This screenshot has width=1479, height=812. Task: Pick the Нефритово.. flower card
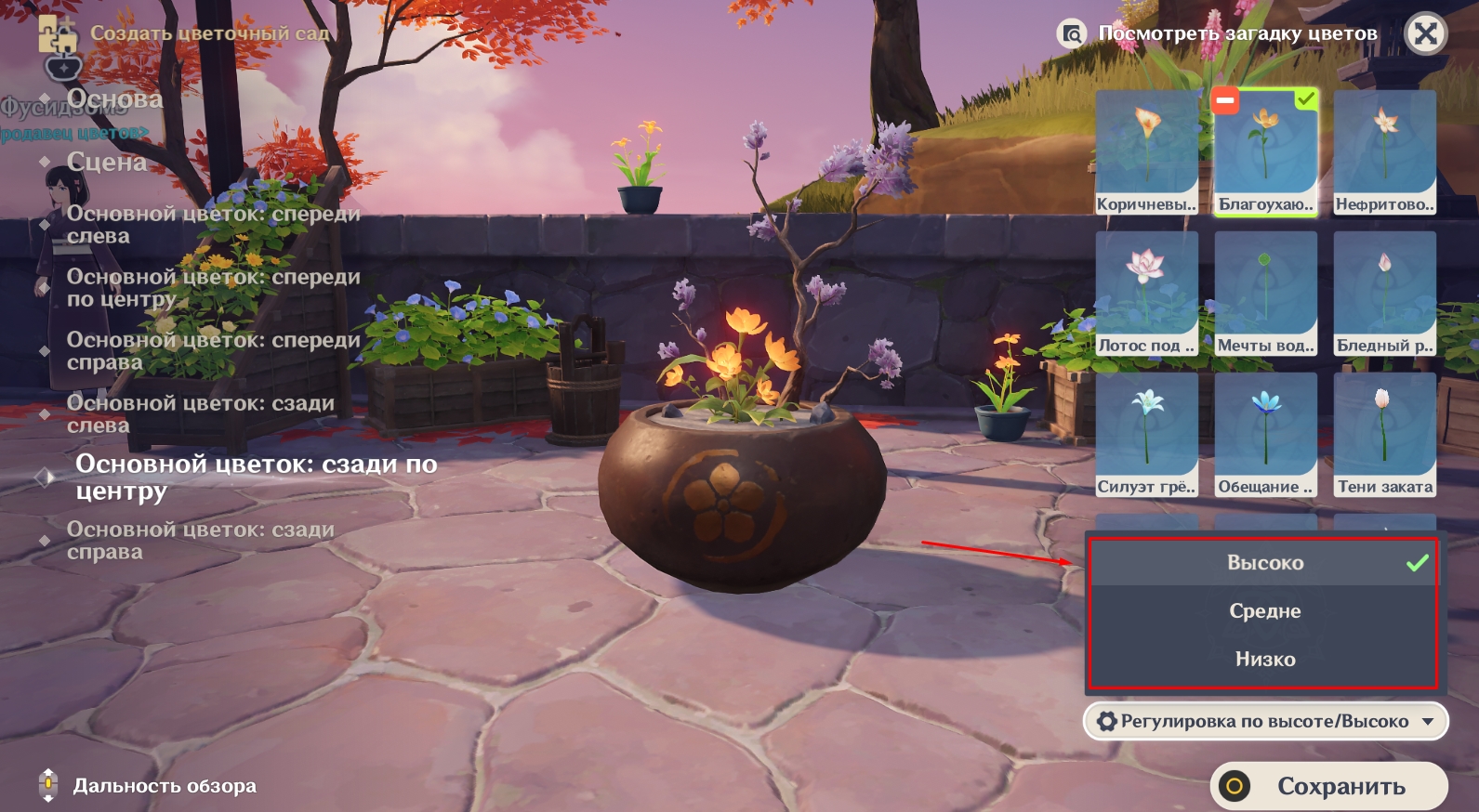pyautogui.click(x=1384, y=152)
